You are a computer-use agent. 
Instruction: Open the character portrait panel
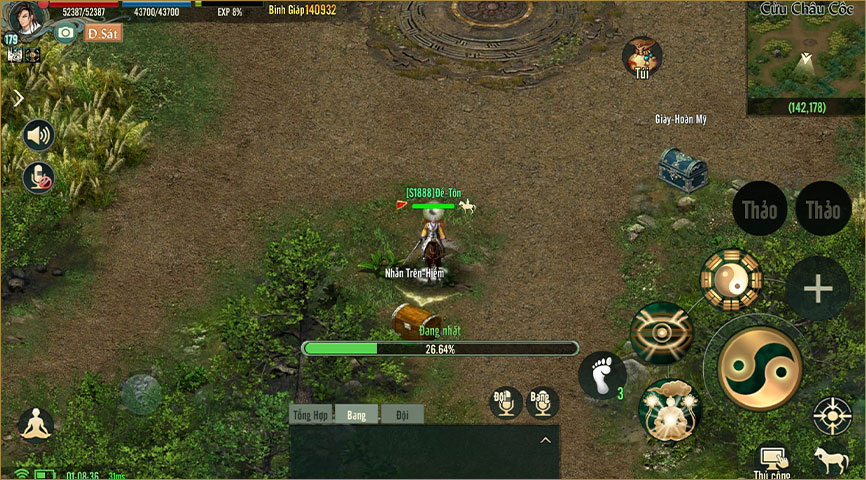28,17
